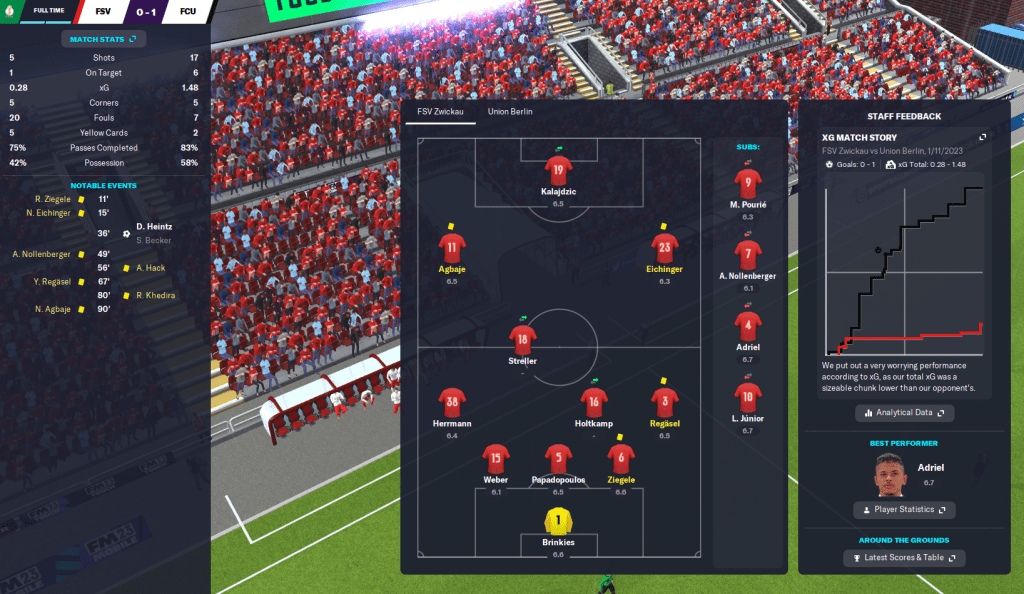This screenshot has width=1024, height=594.
Task: Select striker Kalajdzic's shirt
Action: (558, 168)
